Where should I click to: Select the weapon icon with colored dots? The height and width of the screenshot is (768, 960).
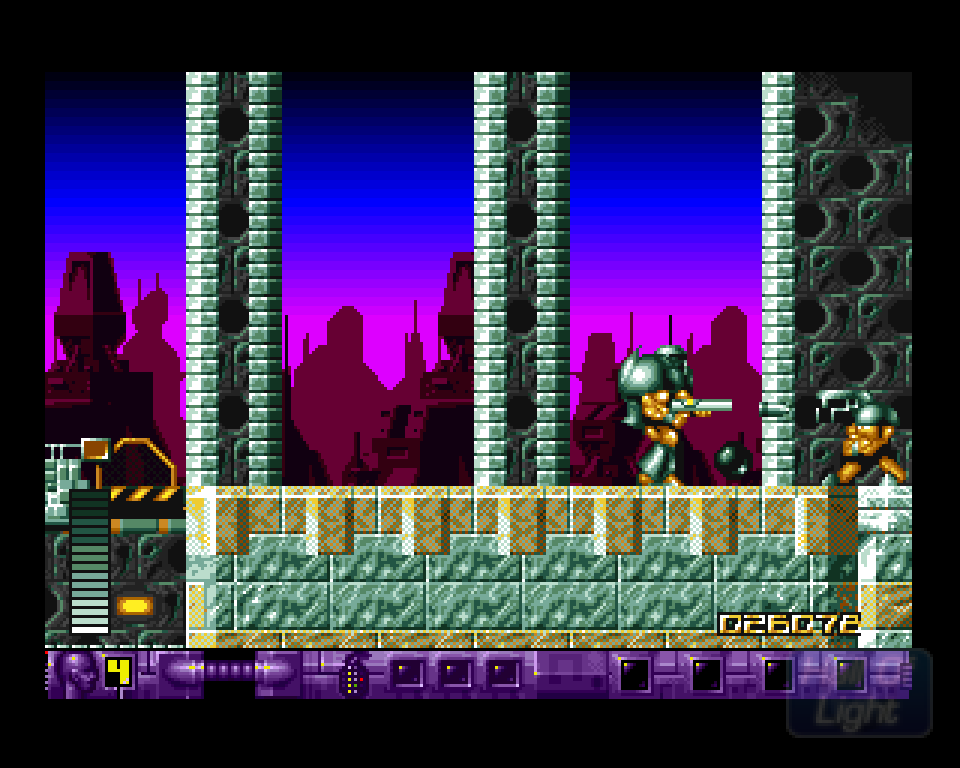coord(353,675)
